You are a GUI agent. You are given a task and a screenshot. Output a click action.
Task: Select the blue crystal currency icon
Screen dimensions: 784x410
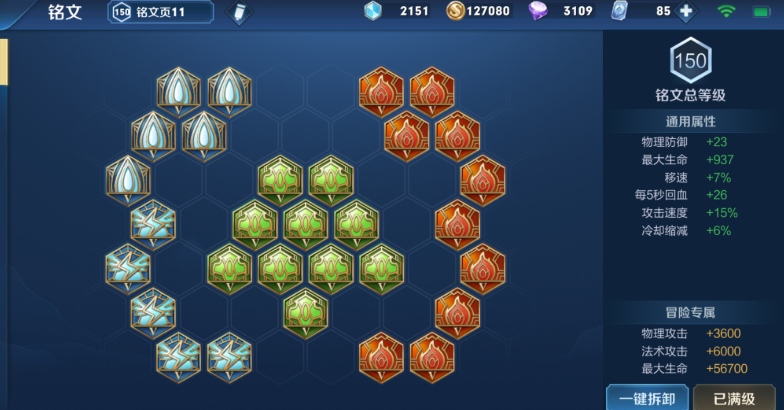(x=372, y=12)
